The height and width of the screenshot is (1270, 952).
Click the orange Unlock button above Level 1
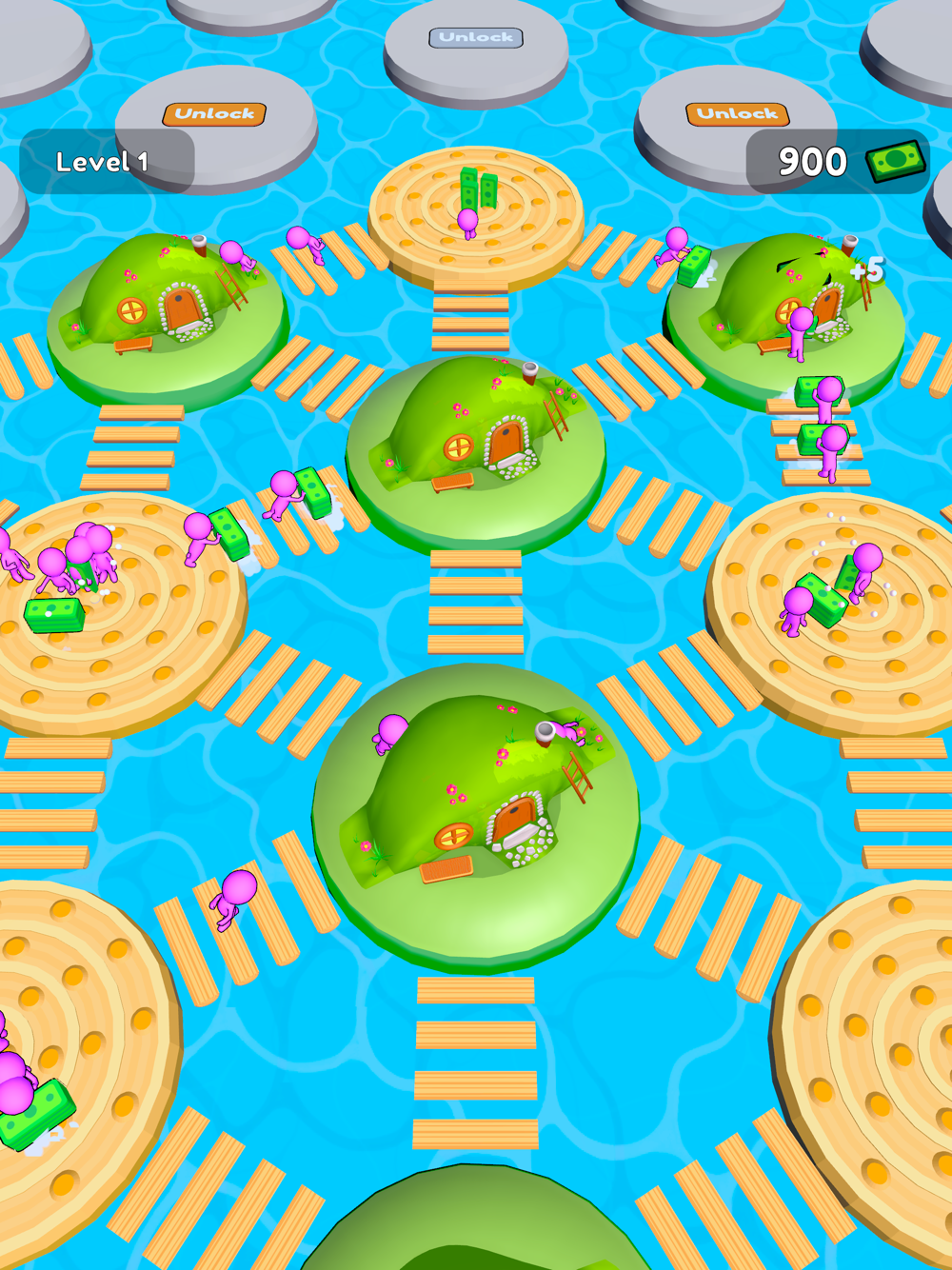(214, 114)
